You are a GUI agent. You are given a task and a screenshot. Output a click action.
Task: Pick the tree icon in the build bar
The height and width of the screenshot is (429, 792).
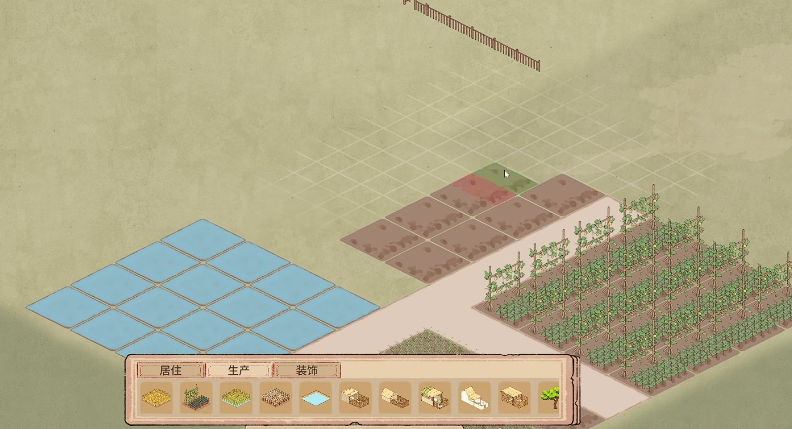coord(549,398)
